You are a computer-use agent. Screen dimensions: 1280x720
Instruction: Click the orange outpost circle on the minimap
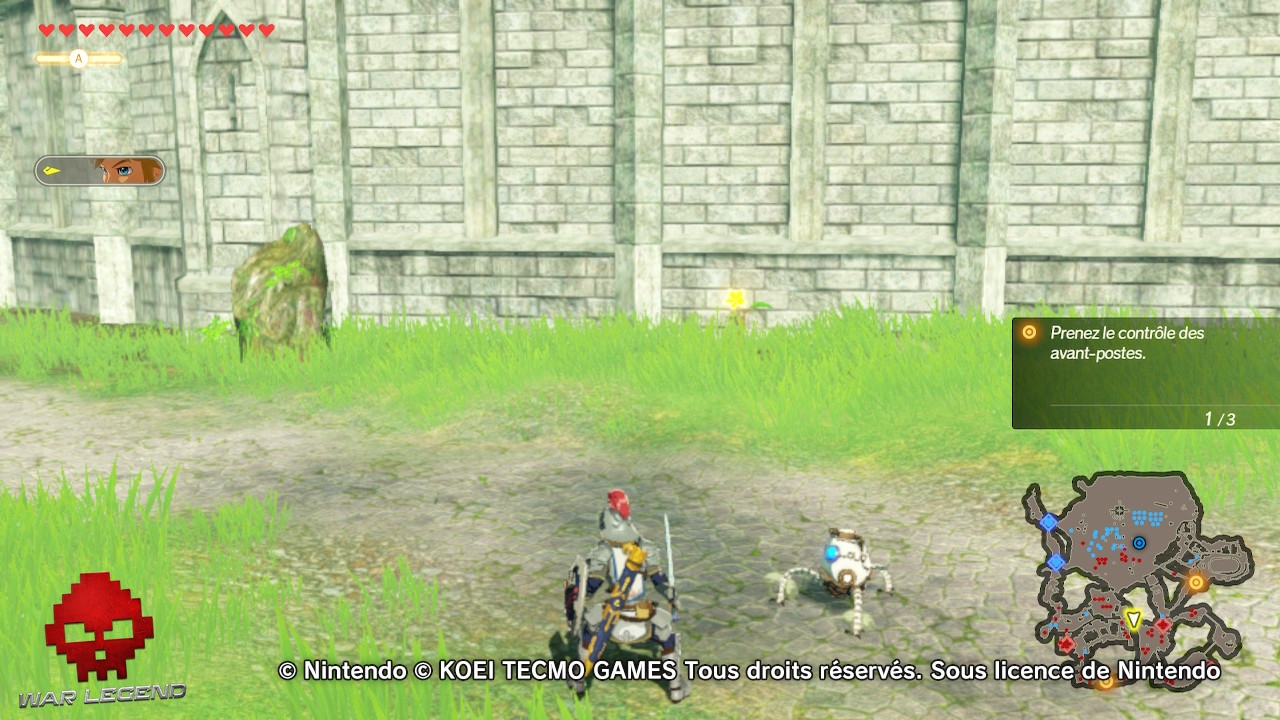tap(1197, 582)
